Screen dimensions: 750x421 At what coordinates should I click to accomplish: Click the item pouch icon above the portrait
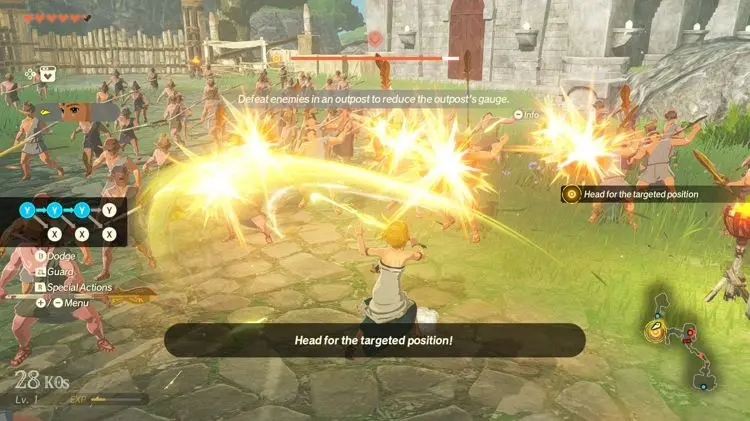pos(47,73)
